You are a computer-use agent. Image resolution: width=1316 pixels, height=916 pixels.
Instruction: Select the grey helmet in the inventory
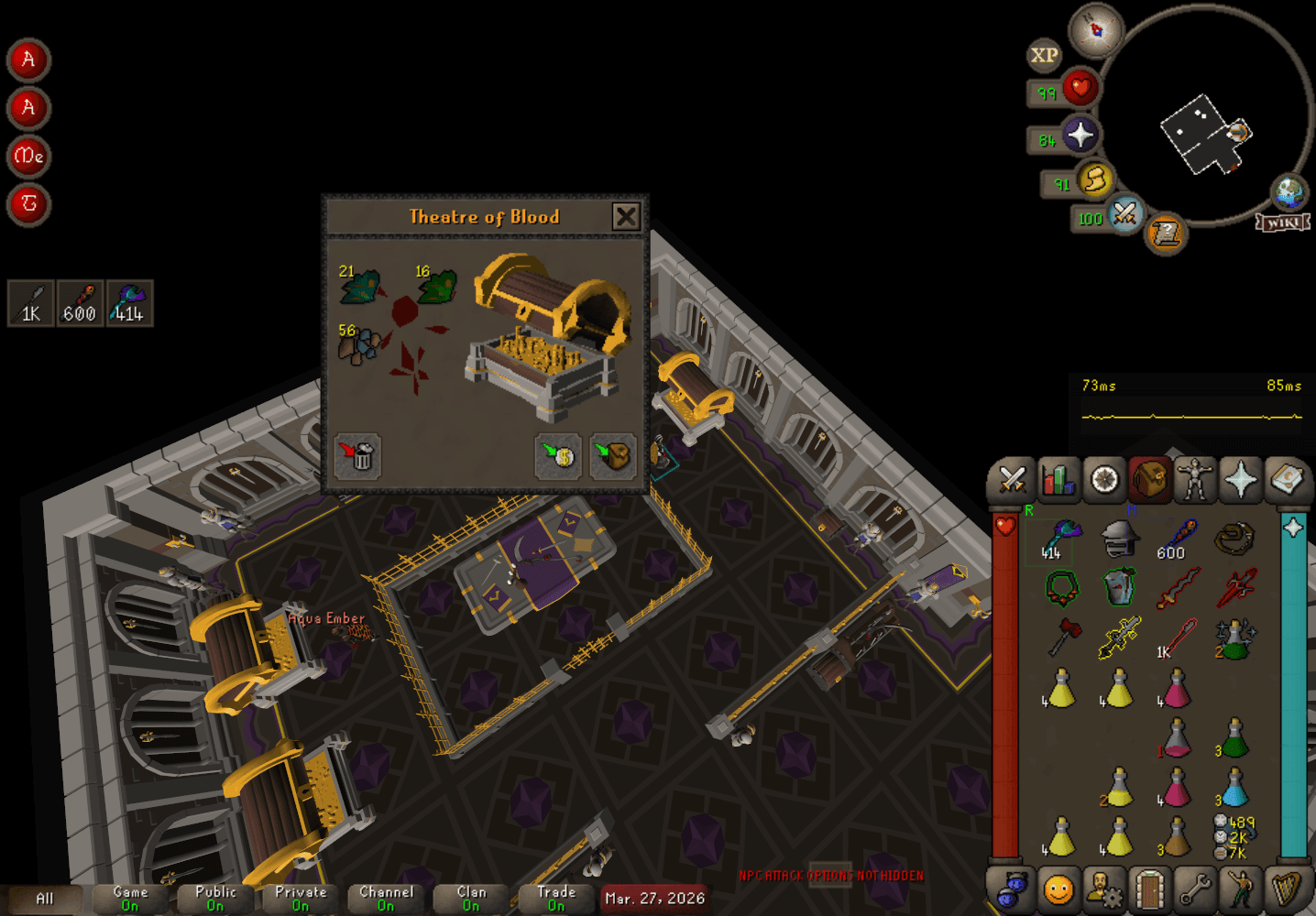[x=1119, y=540]
